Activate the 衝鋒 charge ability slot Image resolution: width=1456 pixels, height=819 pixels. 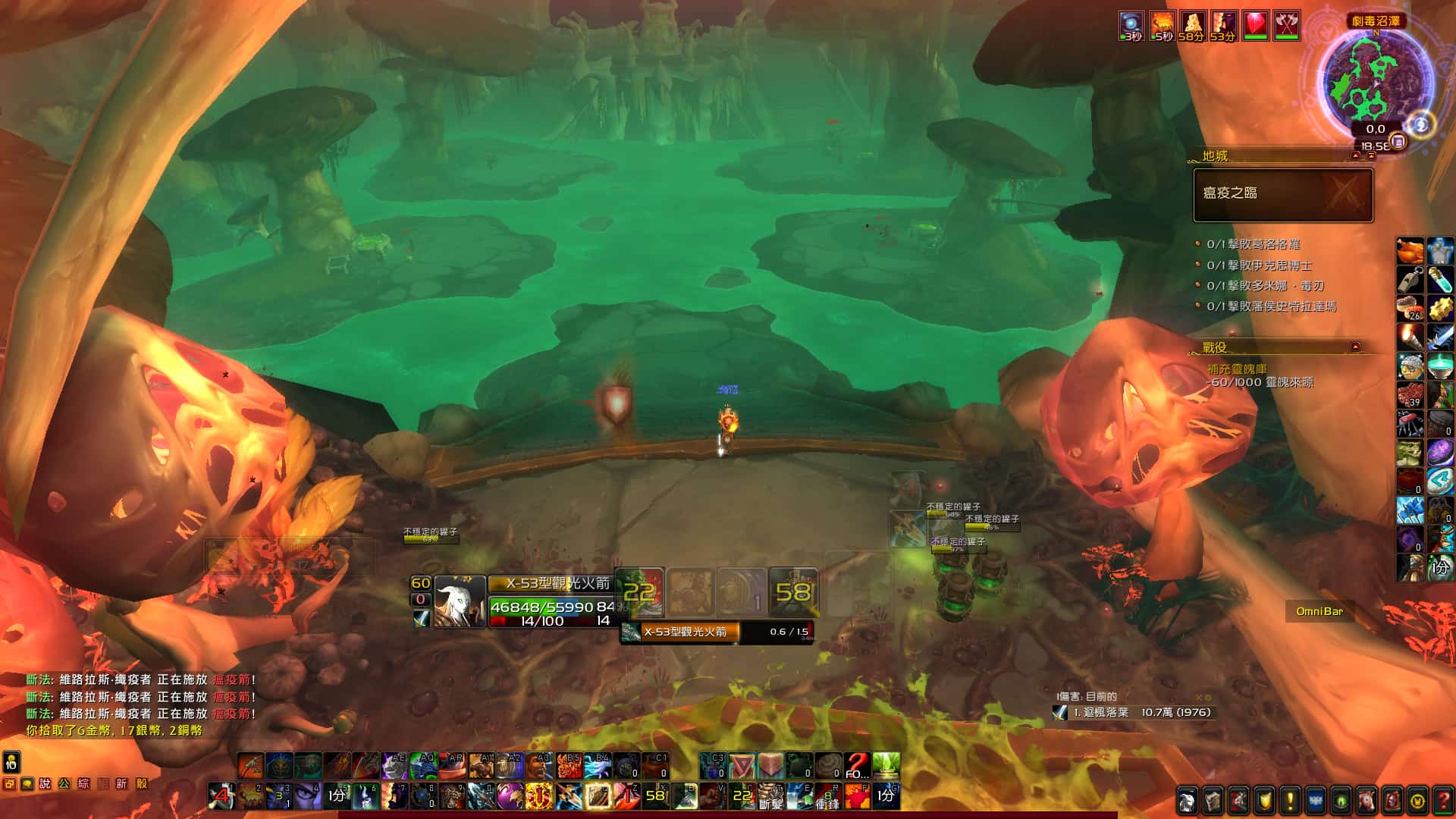827,796
